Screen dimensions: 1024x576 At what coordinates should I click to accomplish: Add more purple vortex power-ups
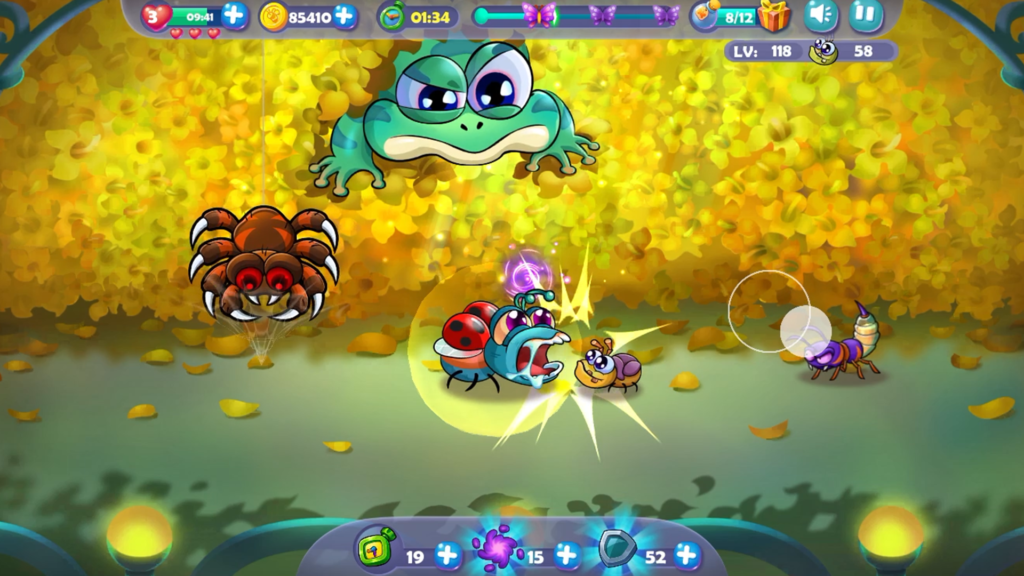[567, 553]
